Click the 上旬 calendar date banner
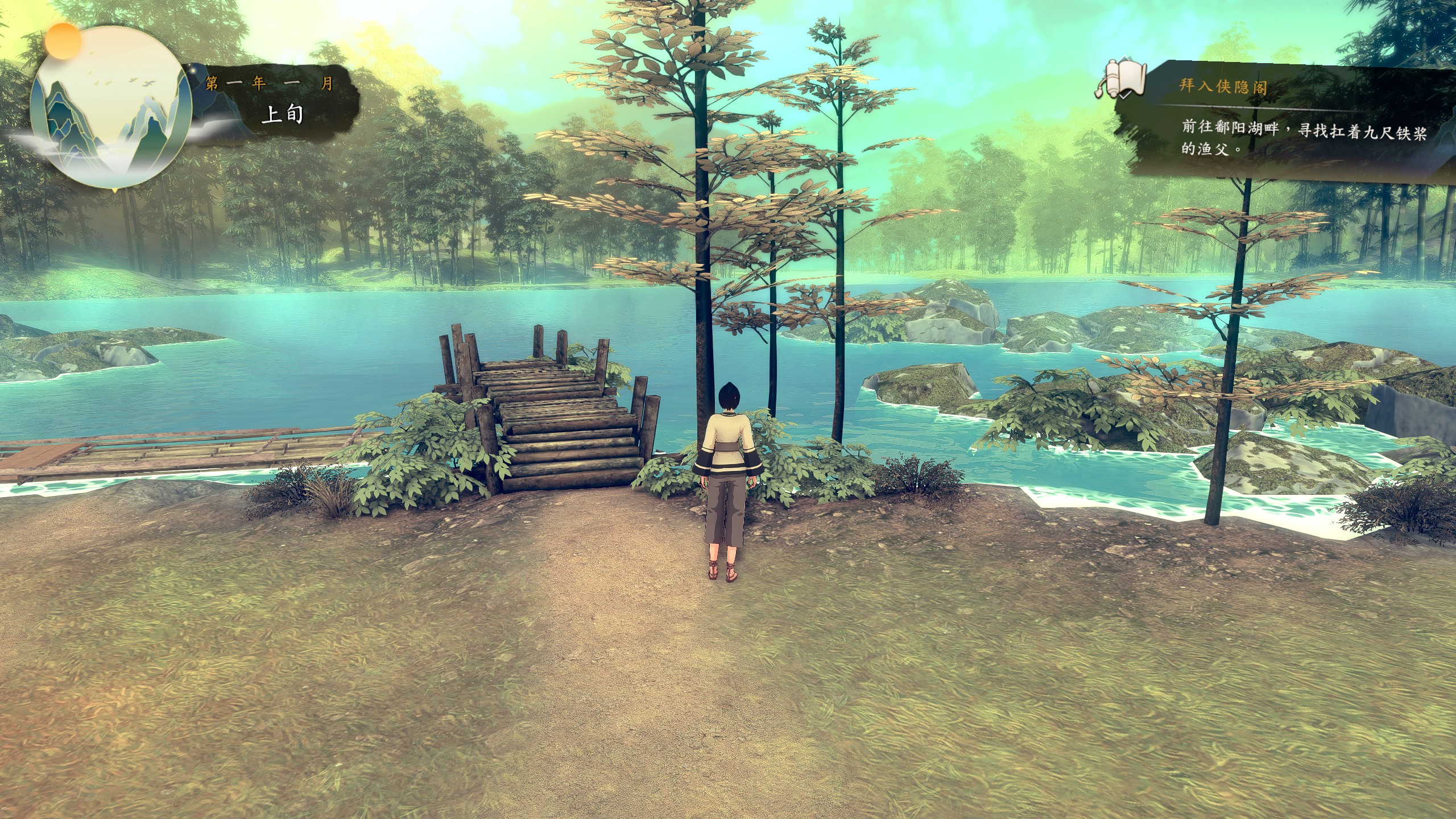This screenshot has width=1456, height=819. coord(282,114)
